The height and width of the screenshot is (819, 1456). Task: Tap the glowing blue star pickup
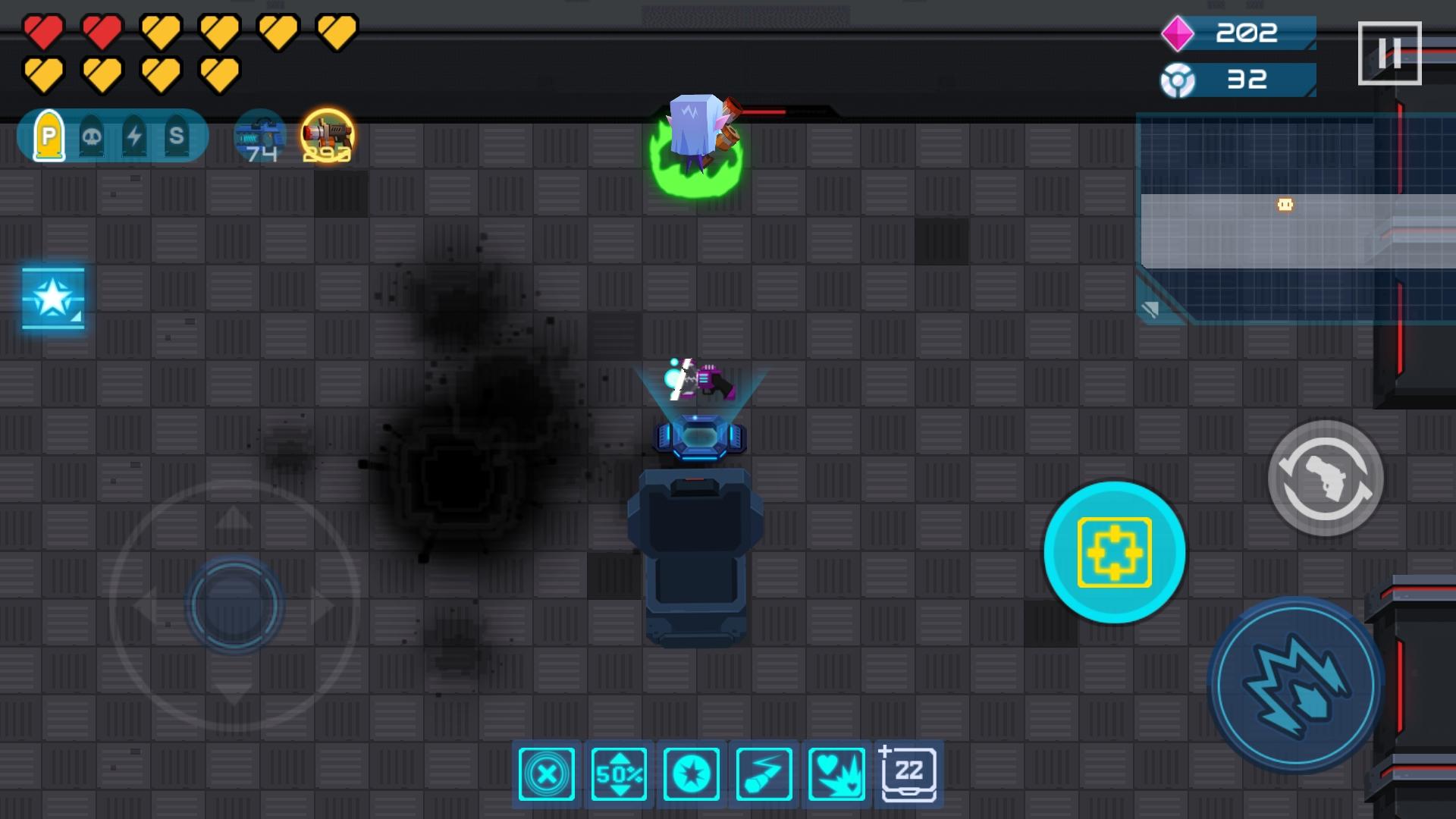pyautogui.click(x=53, y=298)
